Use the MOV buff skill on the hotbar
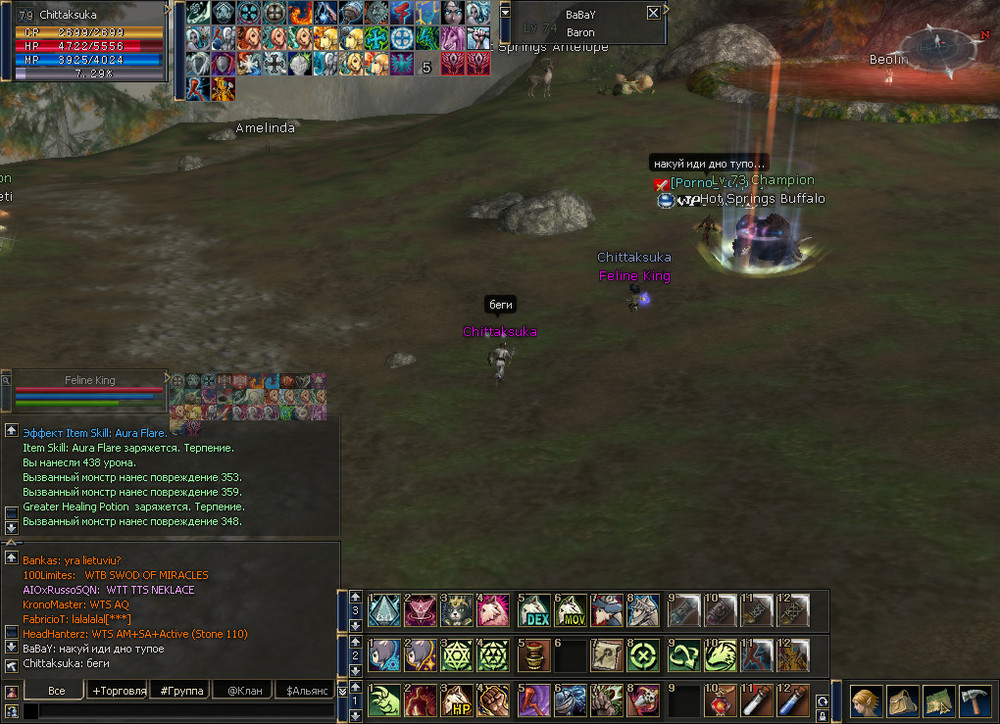Screen dimensions: 1000x724 pyautogui.click(x=569, y=610)
